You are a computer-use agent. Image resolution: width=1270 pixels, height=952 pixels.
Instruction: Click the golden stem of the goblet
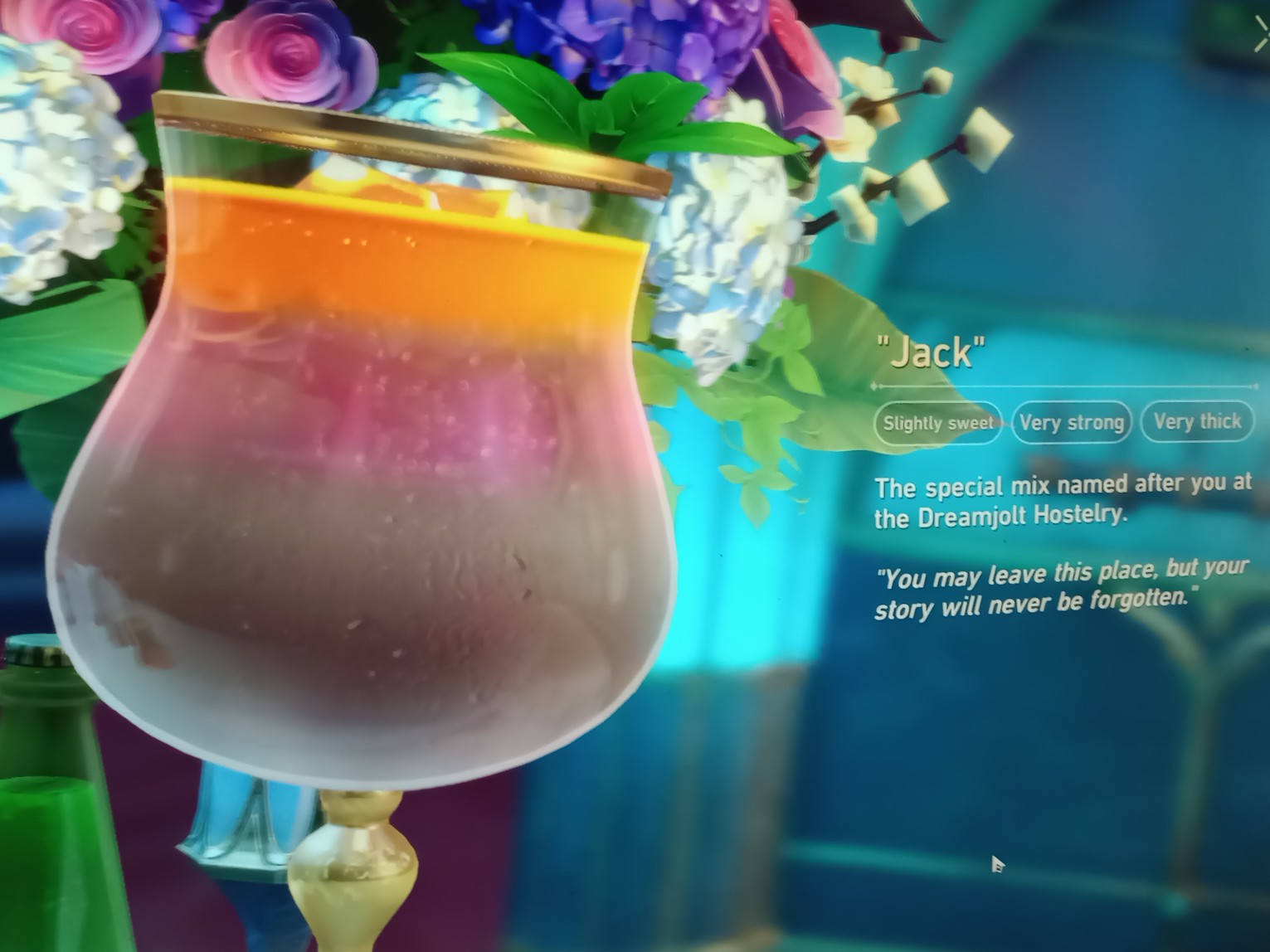tap(357, 871)
